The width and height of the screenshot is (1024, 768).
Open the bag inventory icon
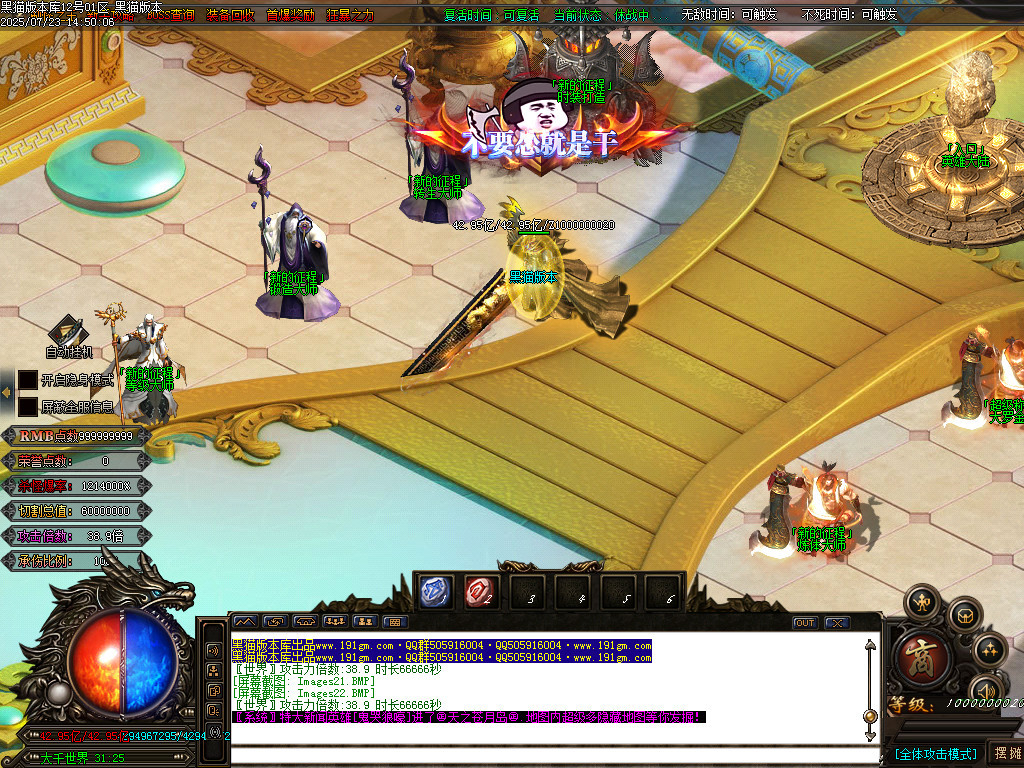click(x=964, y=615)
